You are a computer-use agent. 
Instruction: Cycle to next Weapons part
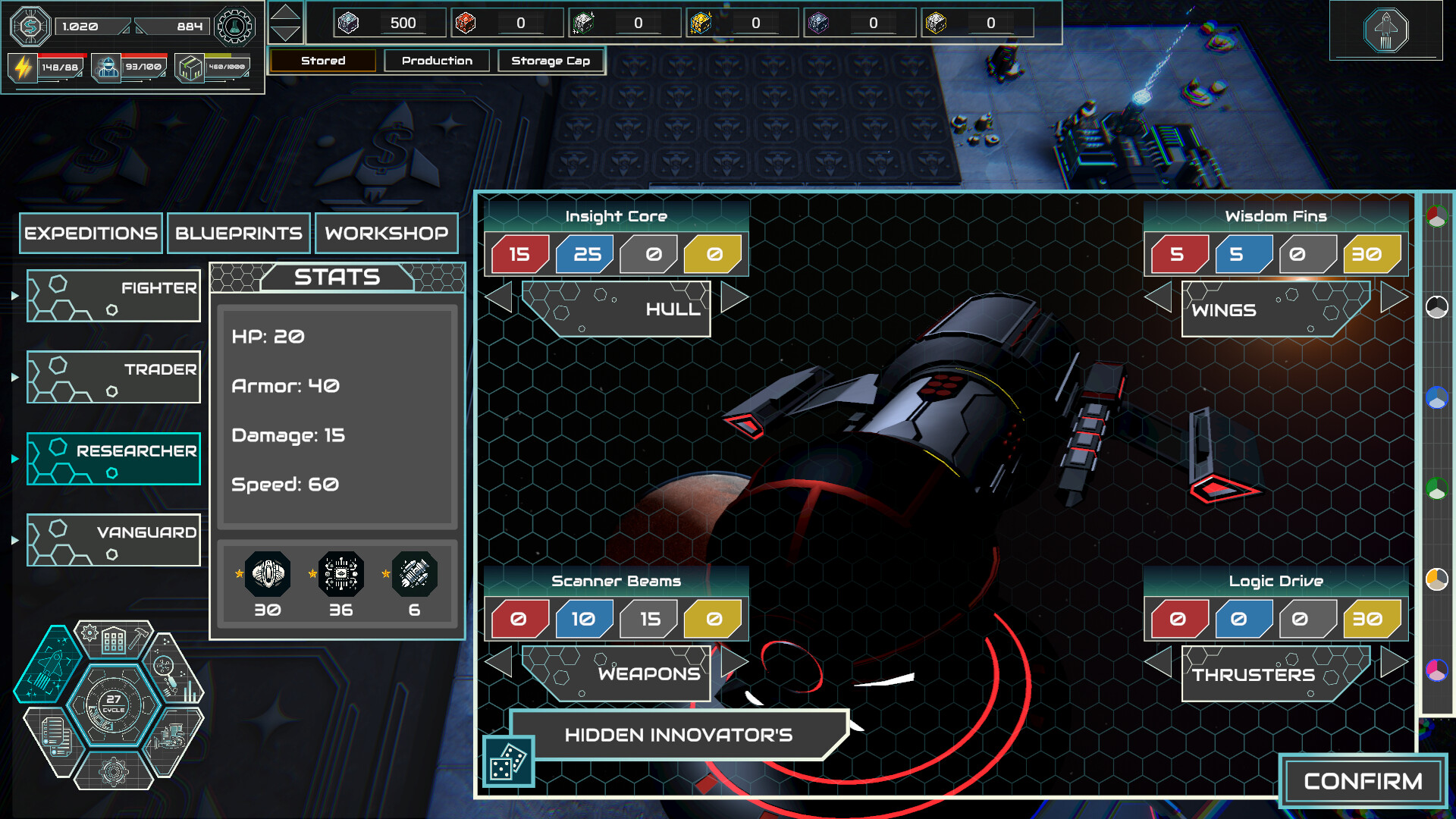click(733, 662)
